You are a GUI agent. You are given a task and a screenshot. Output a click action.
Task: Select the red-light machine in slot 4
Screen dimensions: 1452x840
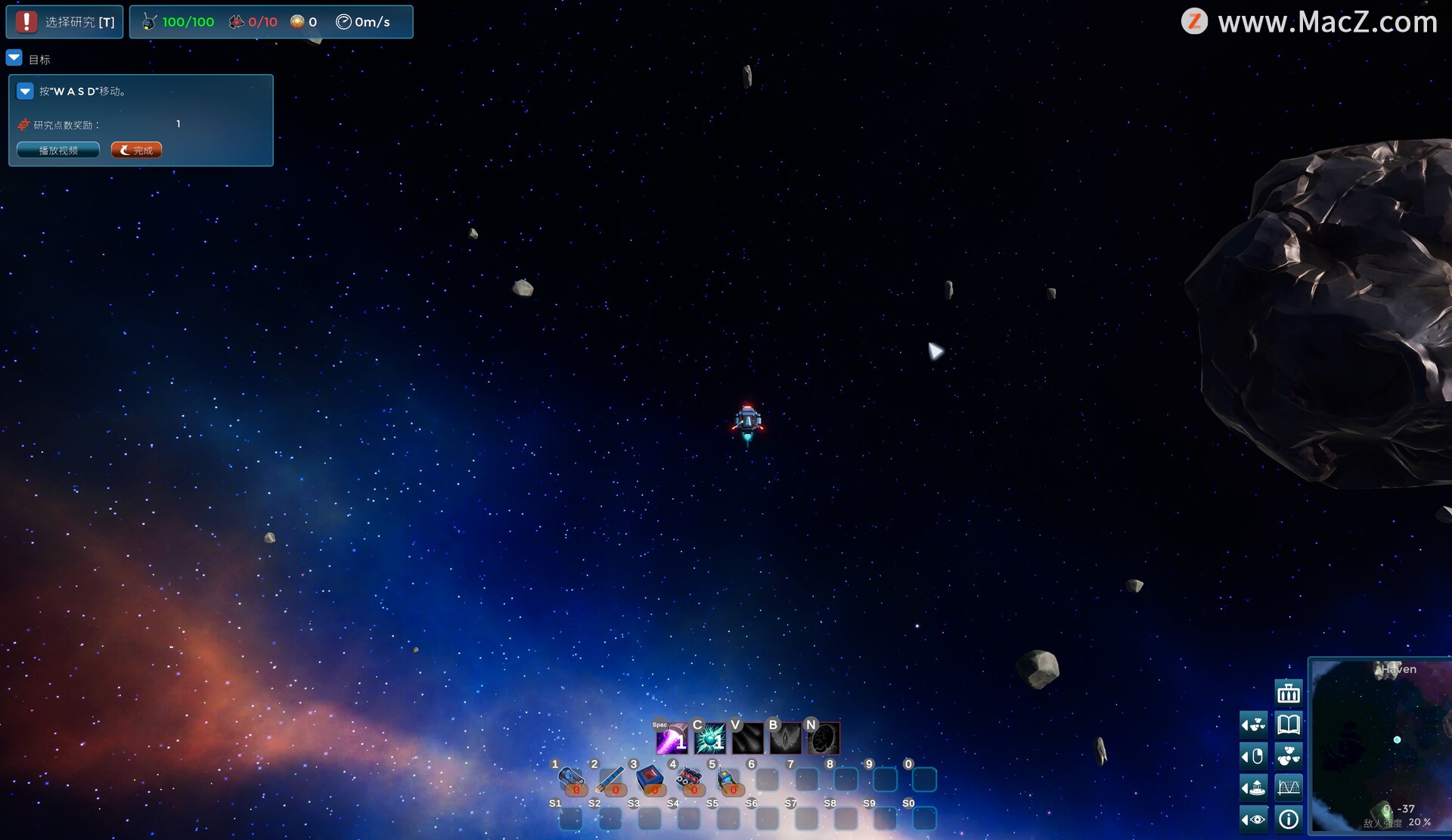click(x=689, y=780)
